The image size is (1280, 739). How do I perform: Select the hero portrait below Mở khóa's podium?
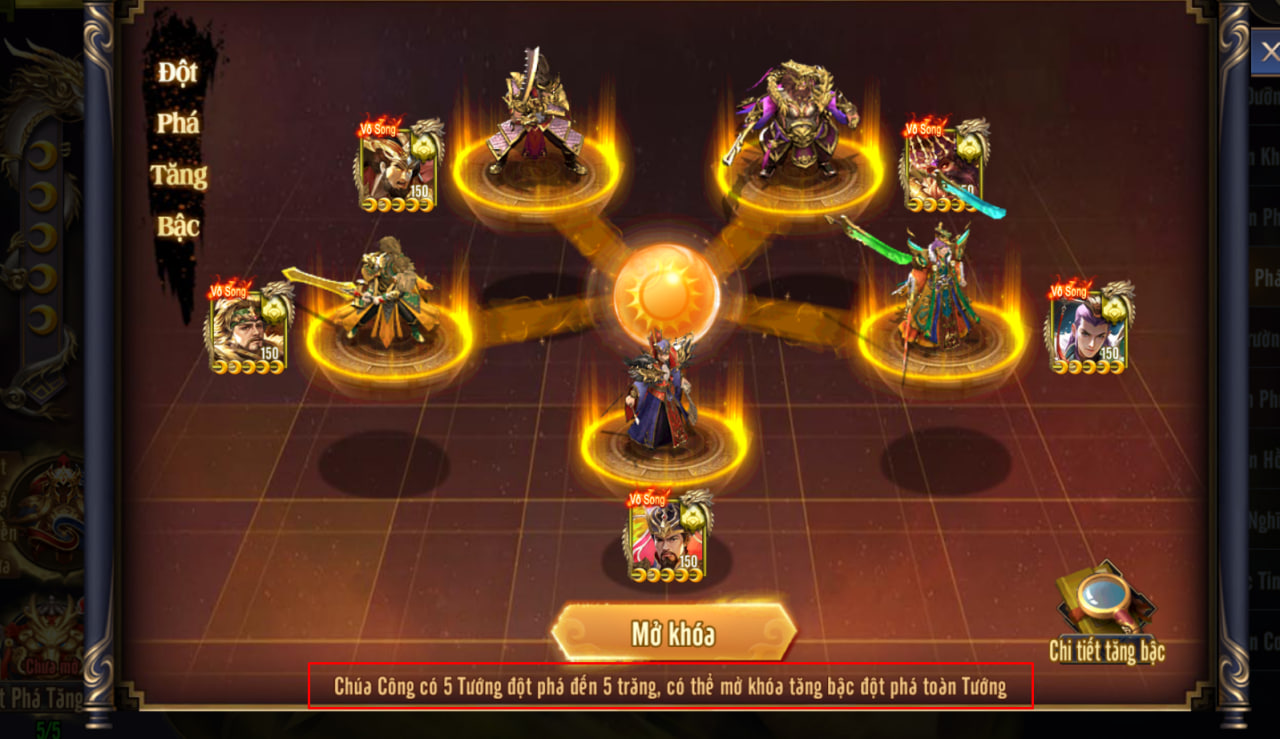click(667, 538)
